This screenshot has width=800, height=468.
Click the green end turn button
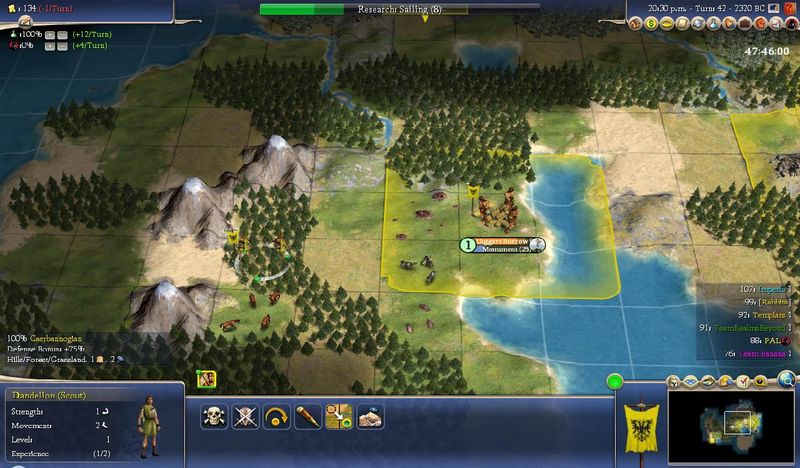(x=614, y=381)
